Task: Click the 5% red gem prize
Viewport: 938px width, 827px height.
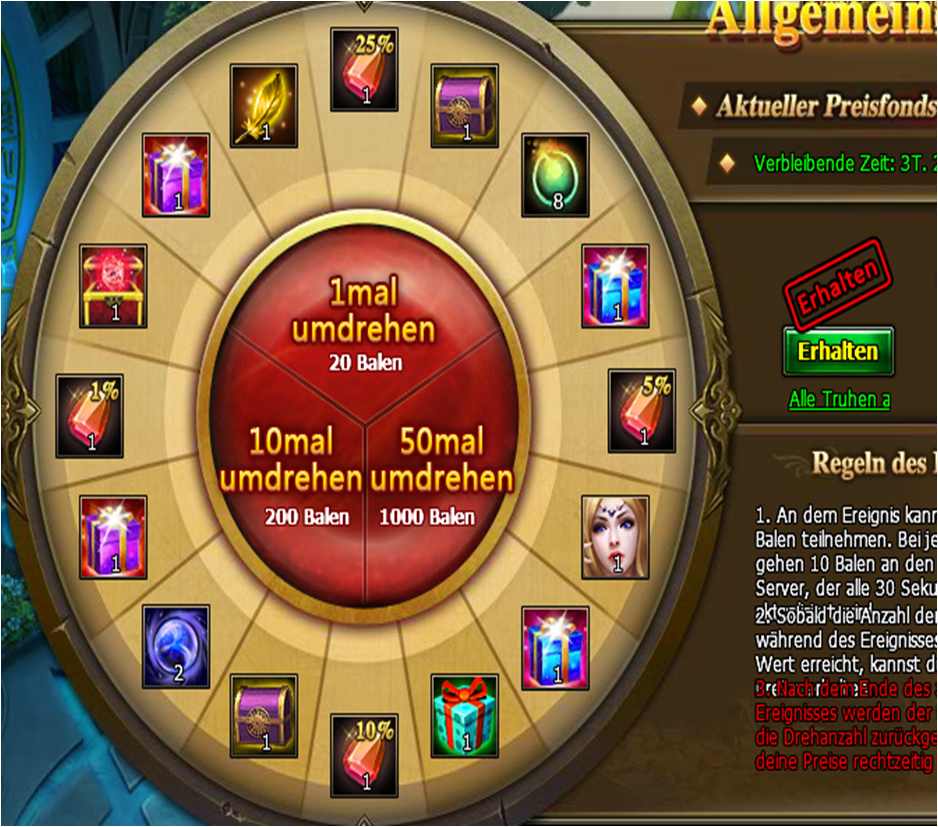Action: click(642, 409)
